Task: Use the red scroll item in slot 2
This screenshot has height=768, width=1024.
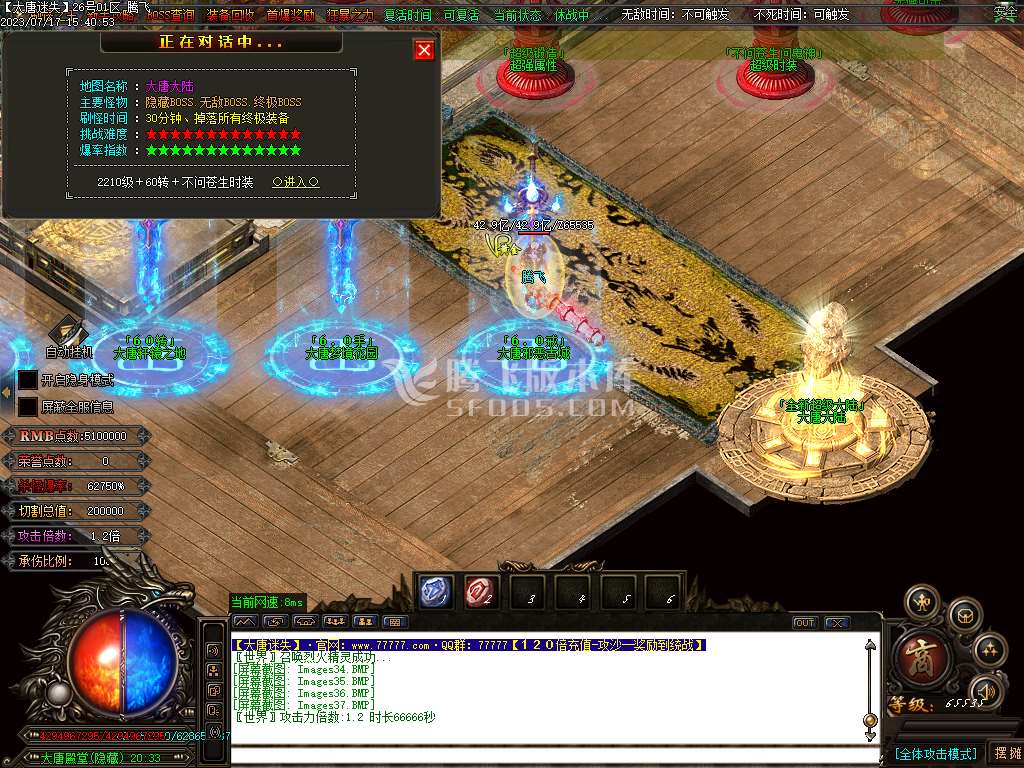Action: (x=481, y=593)
